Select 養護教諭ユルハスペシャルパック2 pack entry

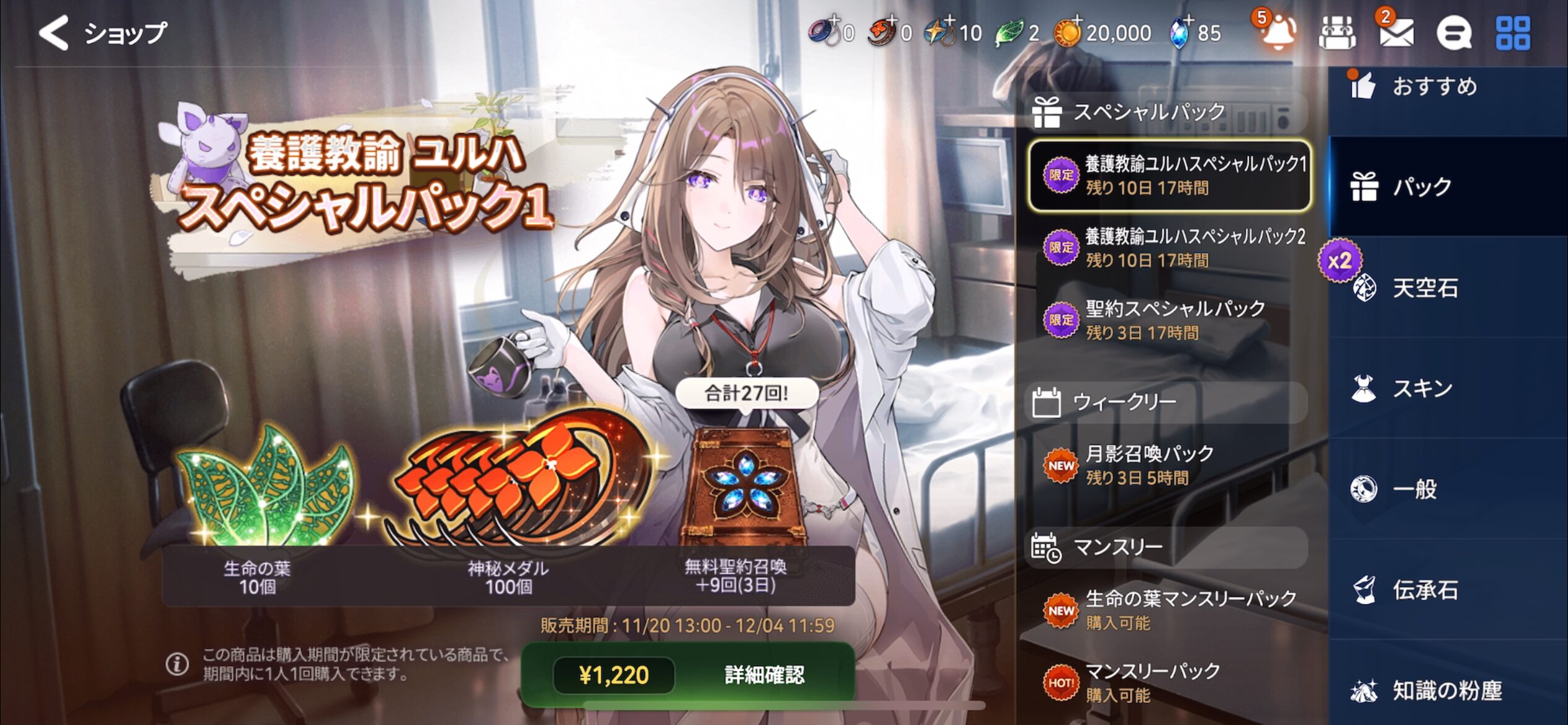(1169, 248)
